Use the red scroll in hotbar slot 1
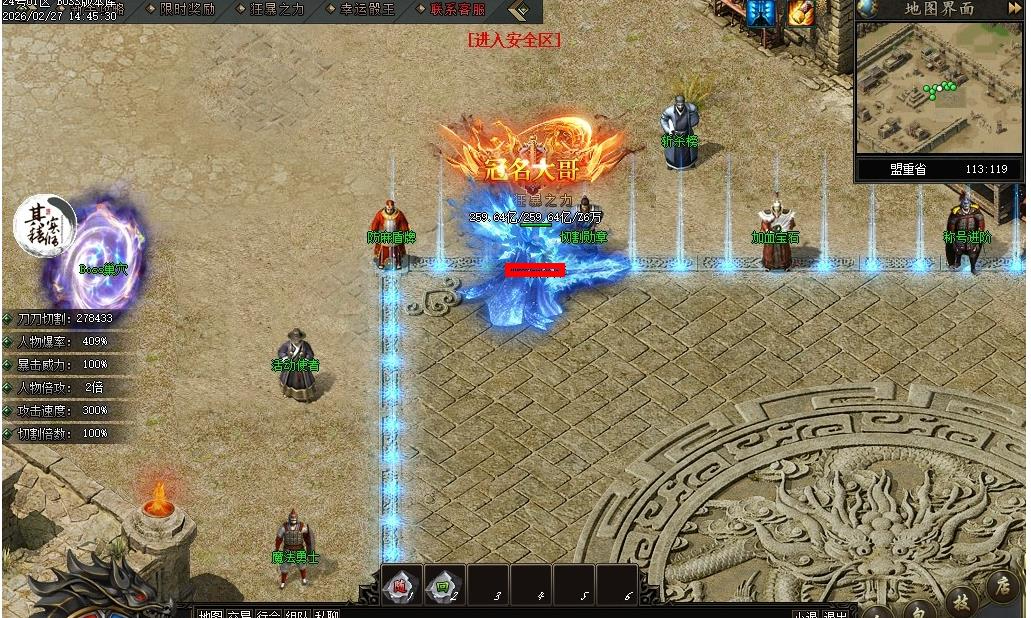Viewport: 1031px width, 618px height. tap(402, 584)
